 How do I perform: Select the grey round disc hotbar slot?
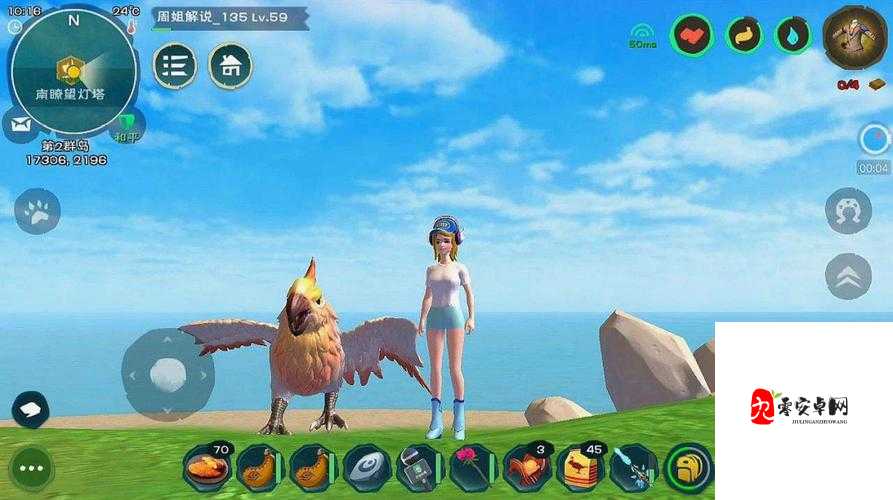pyautogui.click(x=366, y=467)
